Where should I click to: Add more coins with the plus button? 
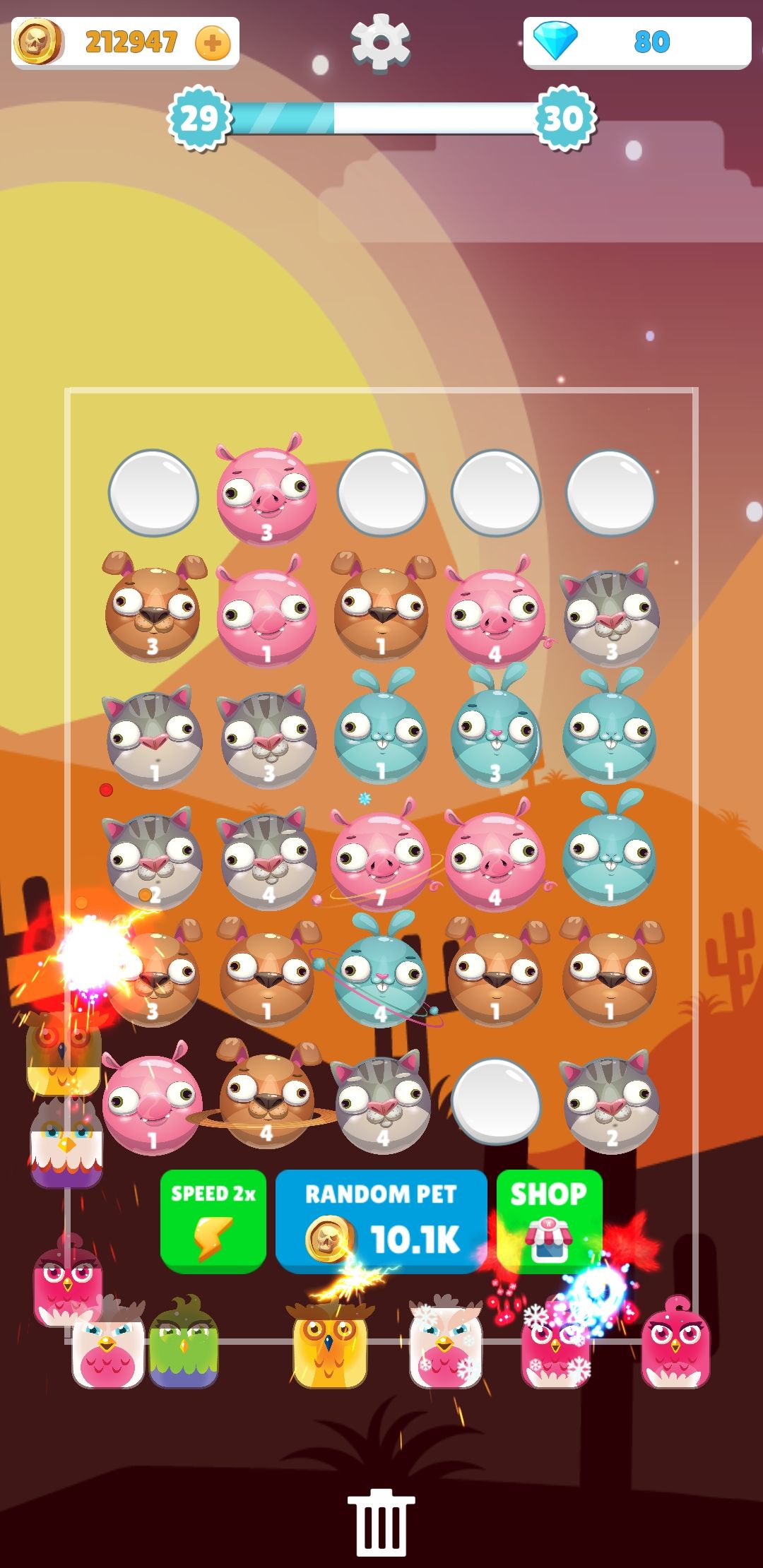tap(213, 44)
